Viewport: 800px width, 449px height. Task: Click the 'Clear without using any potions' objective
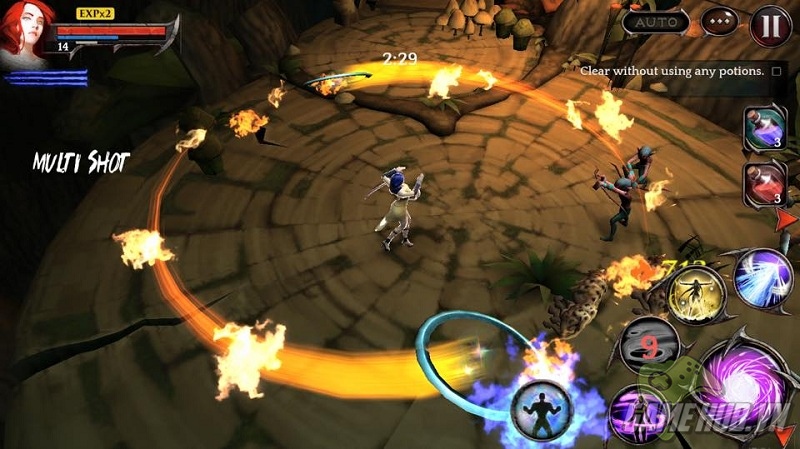tap(682, 71)
